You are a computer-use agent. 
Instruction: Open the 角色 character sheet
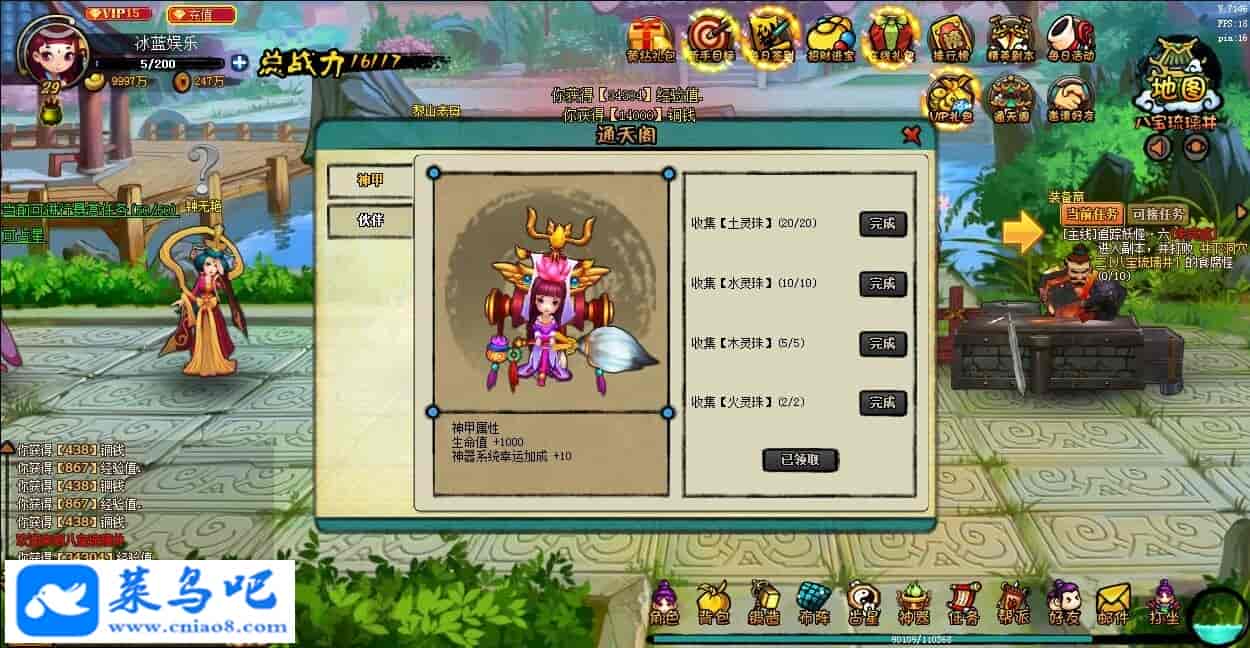664,602
